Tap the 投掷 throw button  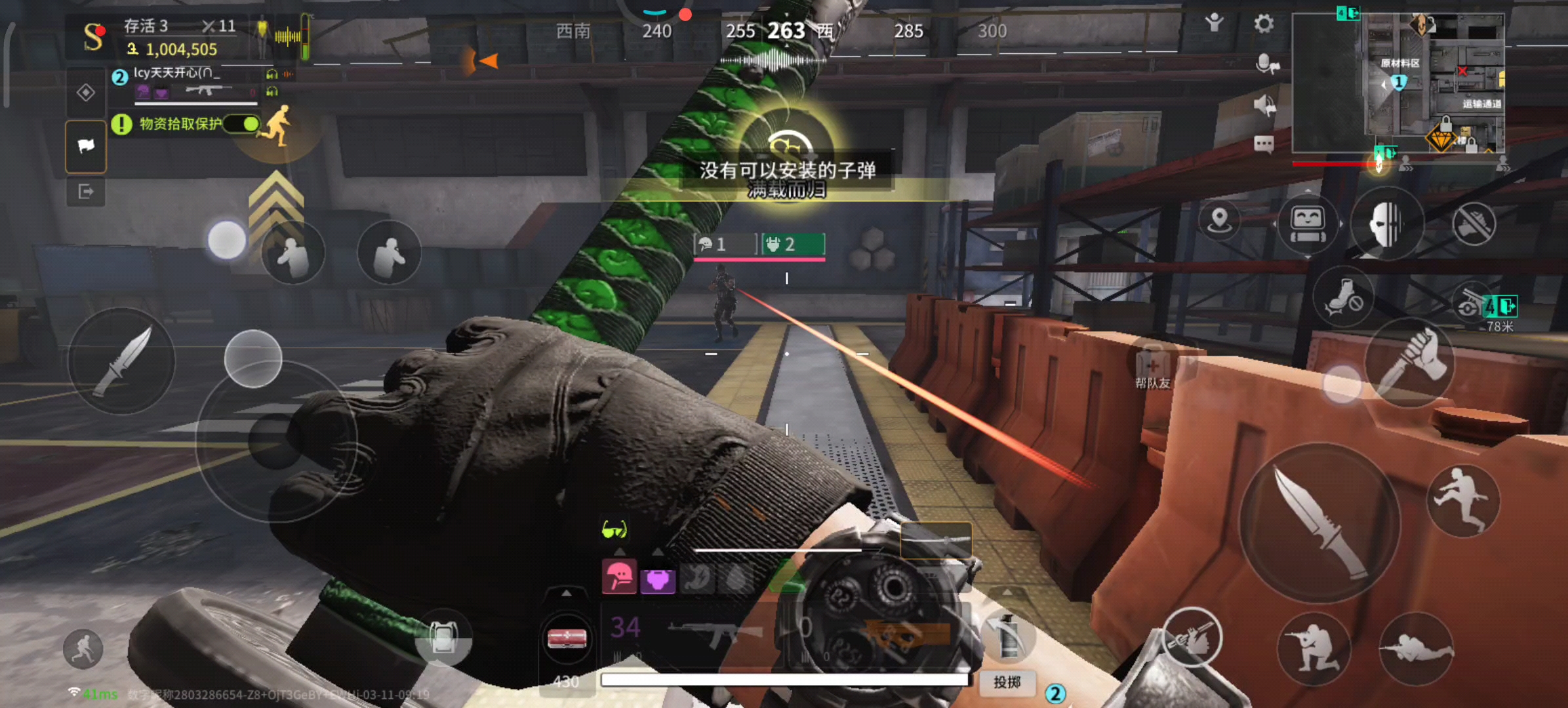click(1007, 682)
